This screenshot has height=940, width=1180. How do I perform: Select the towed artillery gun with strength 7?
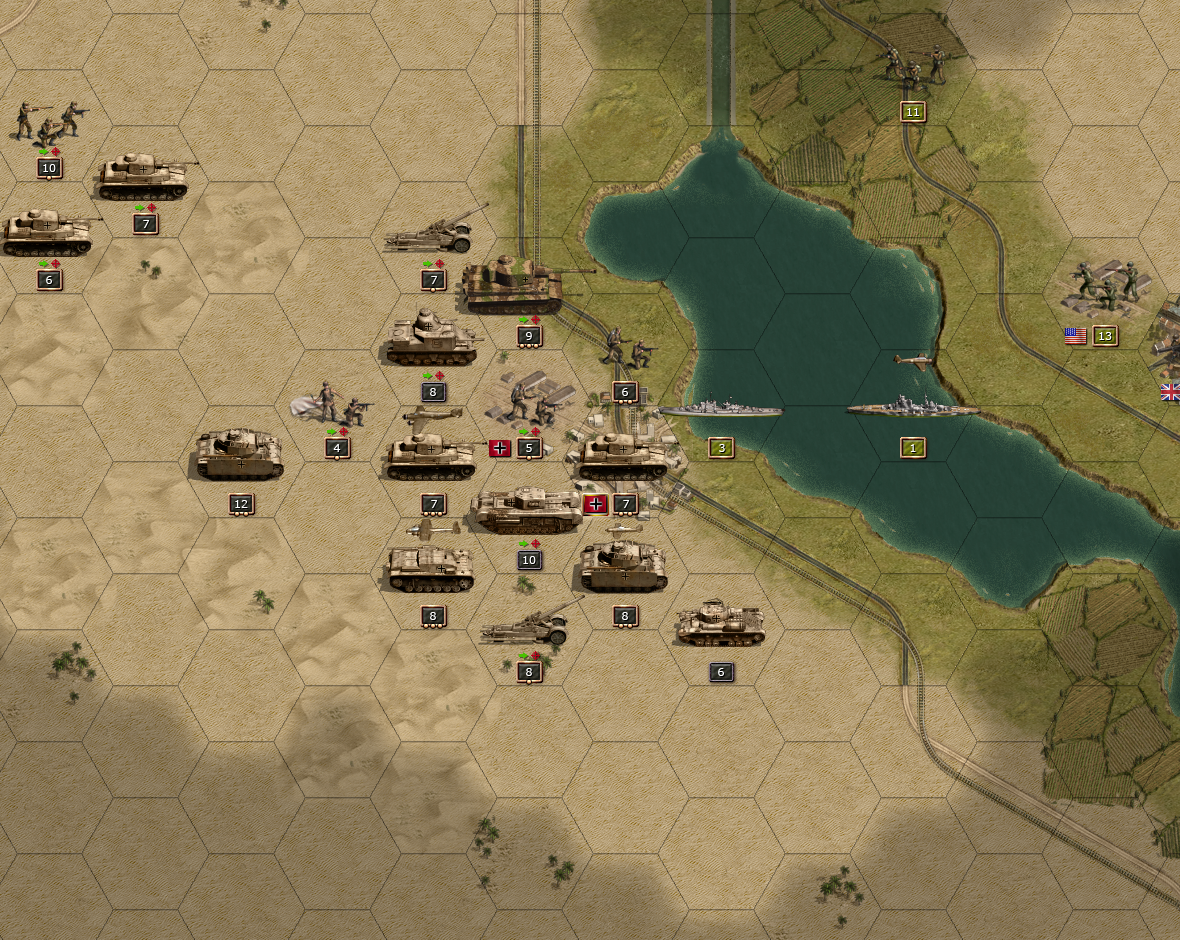pos(432,236)
